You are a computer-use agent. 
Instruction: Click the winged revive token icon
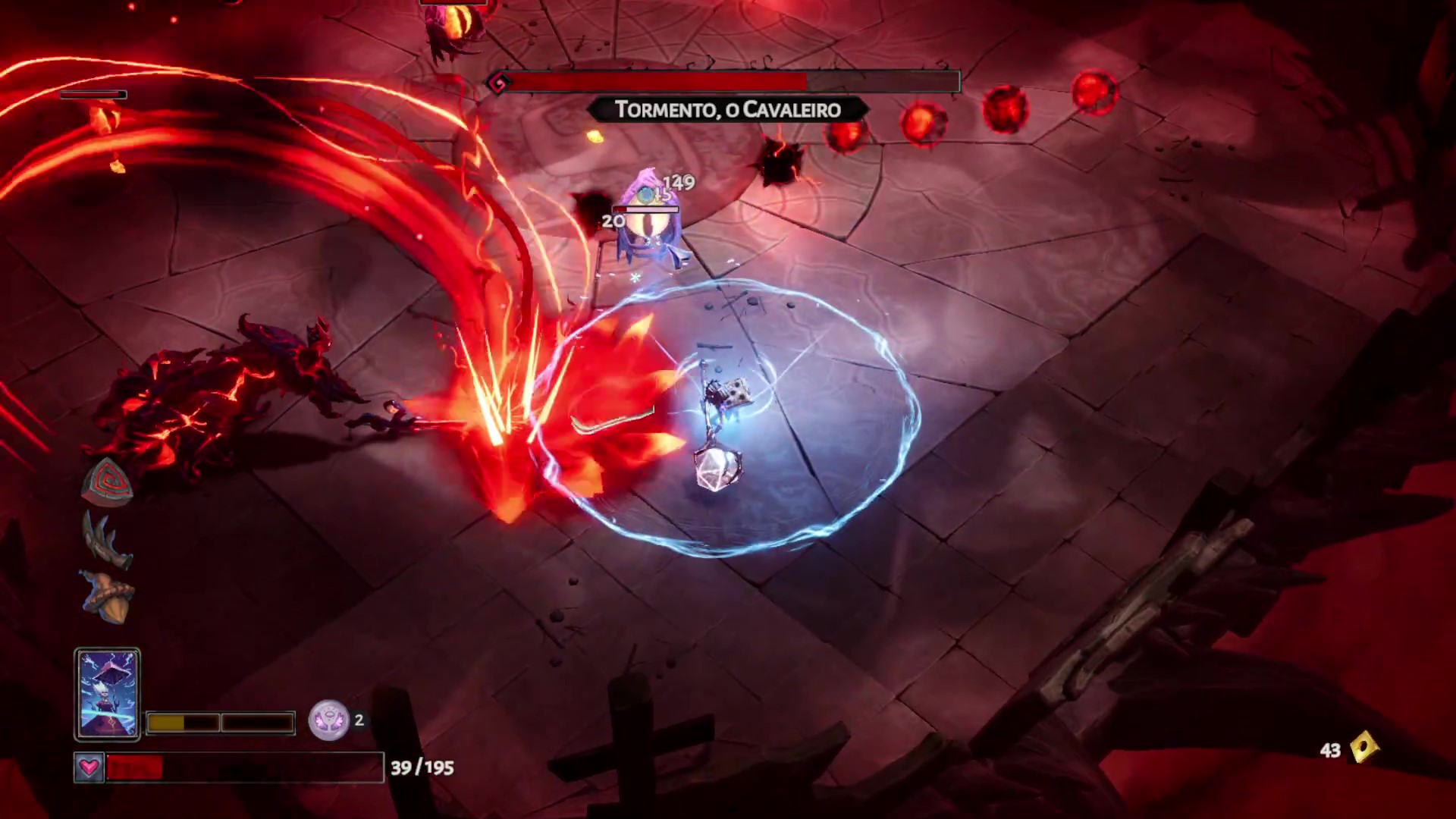[x=328, y=720]
